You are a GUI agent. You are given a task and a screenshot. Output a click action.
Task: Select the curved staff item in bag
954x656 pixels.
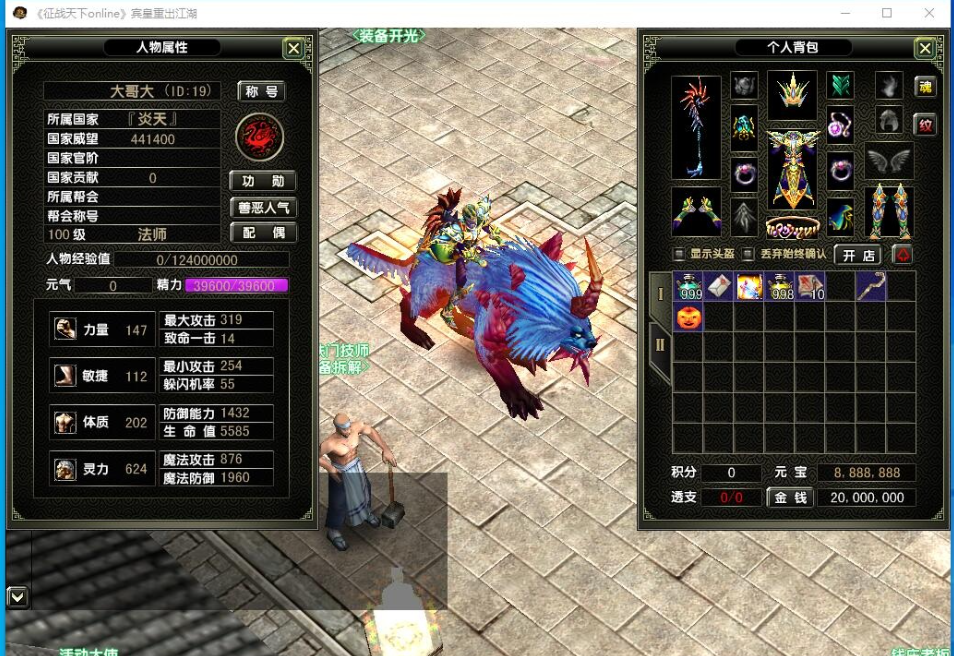871,287
